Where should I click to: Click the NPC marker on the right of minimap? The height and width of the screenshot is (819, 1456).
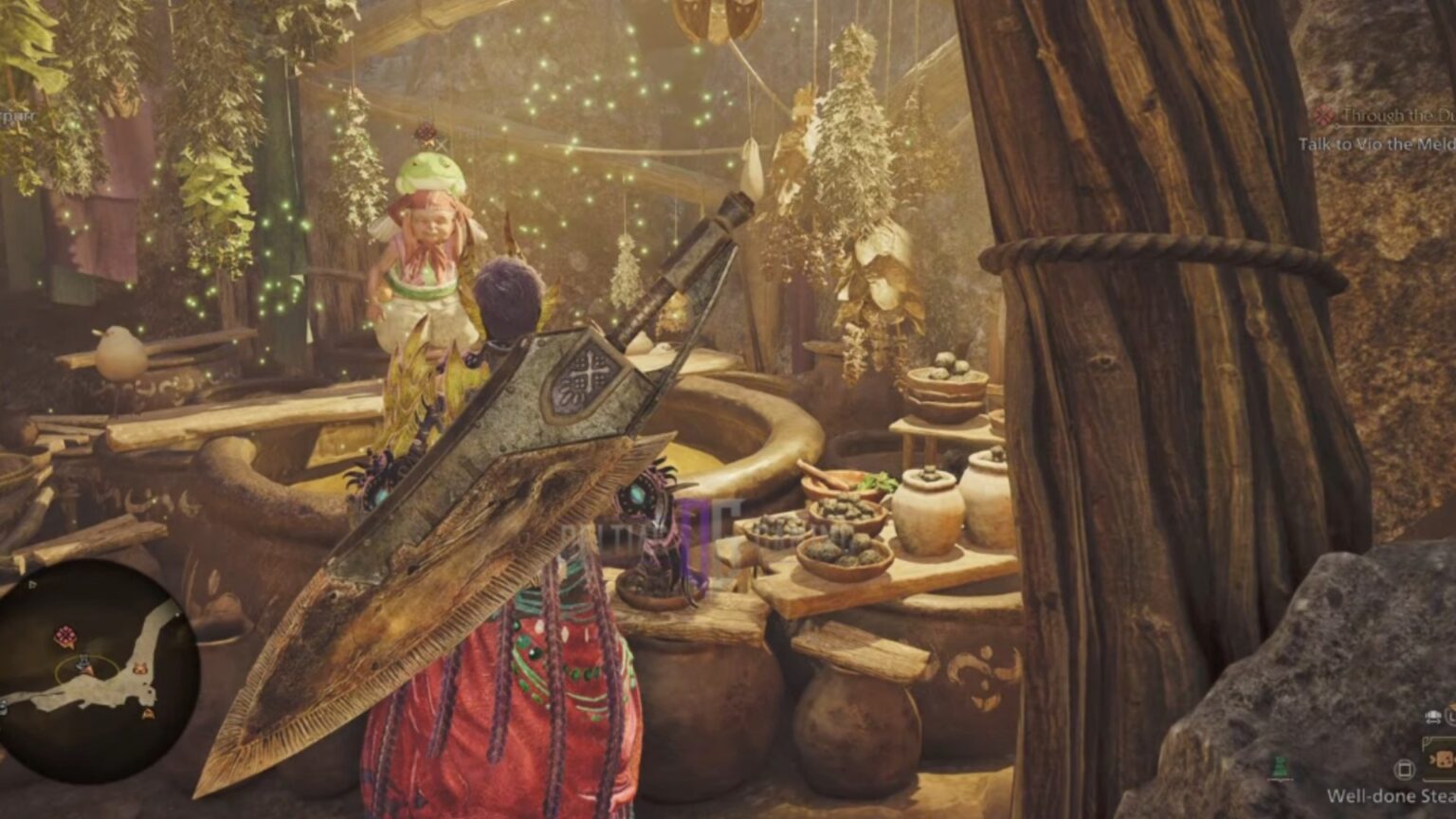[140, 669]
